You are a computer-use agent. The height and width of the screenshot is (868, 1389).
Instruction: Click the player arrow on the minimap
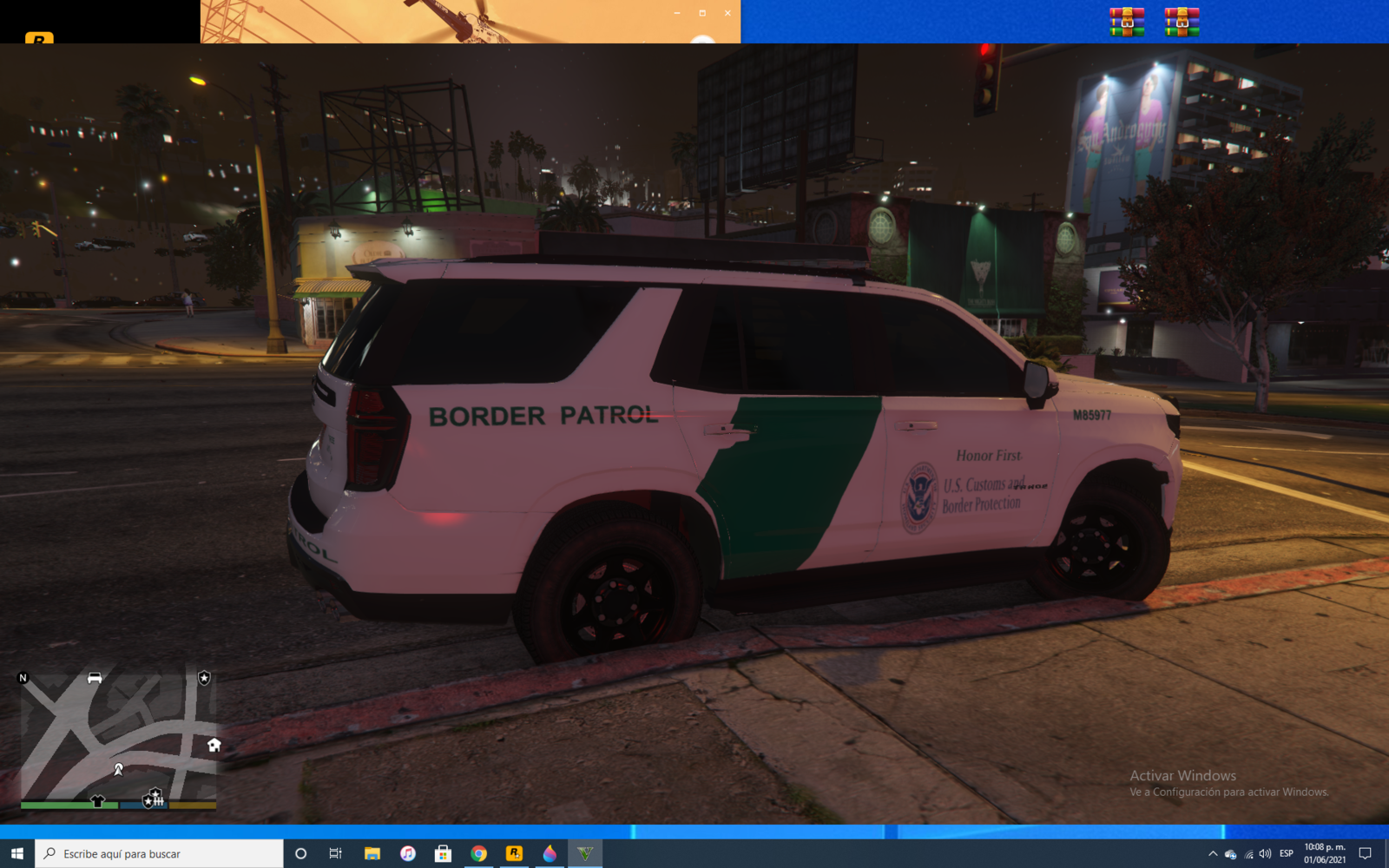[119, 769]
